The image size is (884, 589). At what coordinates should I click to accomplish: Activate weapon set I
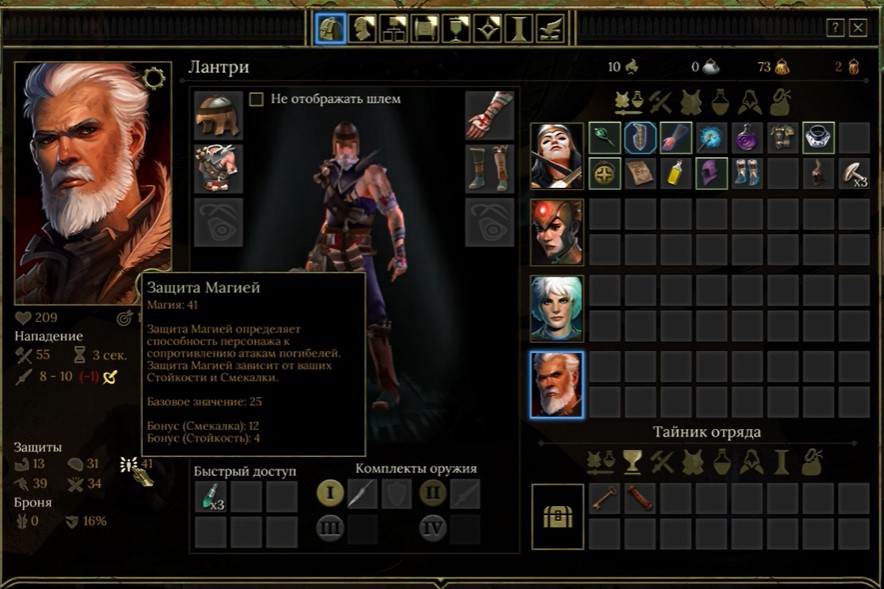point(331,493)
